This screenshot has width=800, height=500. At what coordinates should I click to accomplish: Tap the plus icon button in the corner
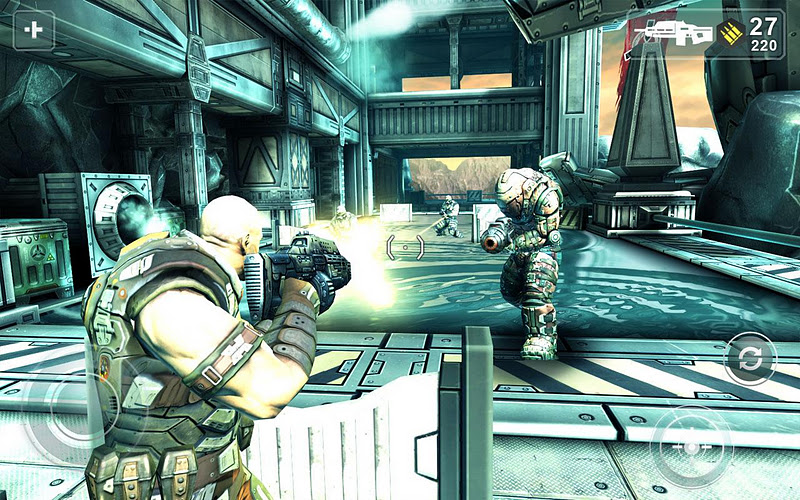click(34, 30)
